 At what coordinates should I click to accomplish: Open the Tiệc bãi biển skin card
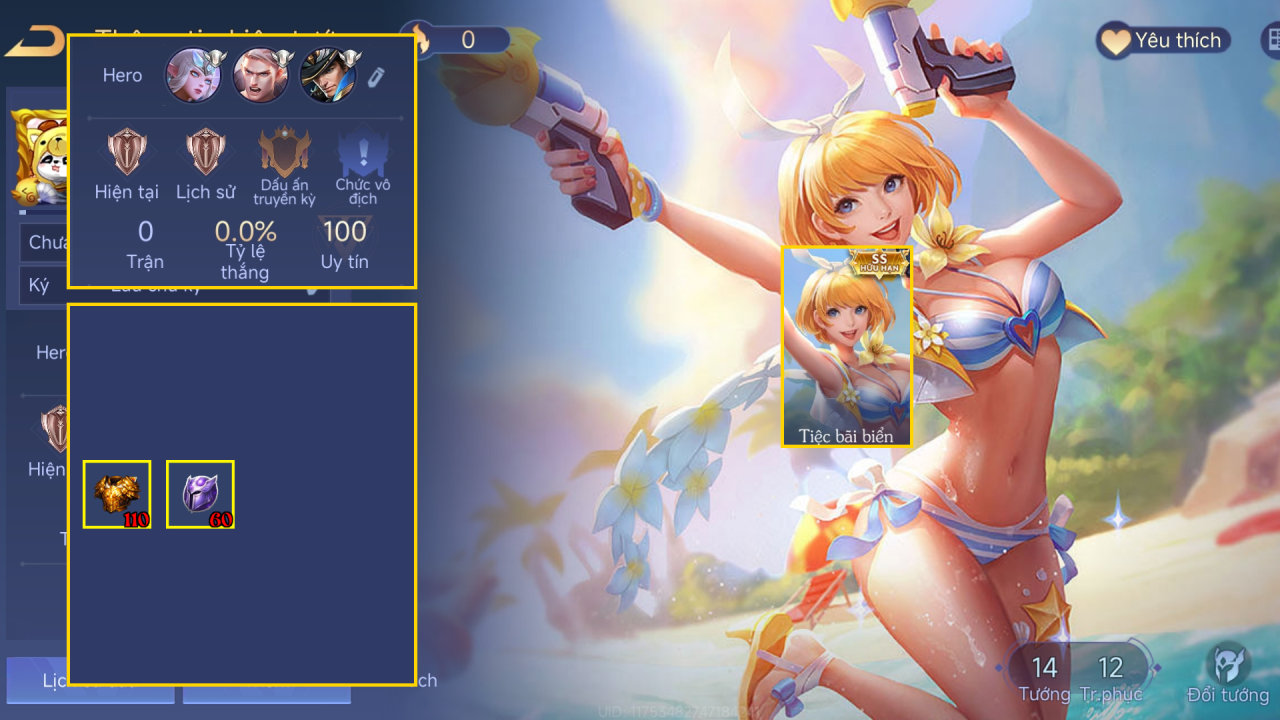pyautogui.click(x=846, y=346)
